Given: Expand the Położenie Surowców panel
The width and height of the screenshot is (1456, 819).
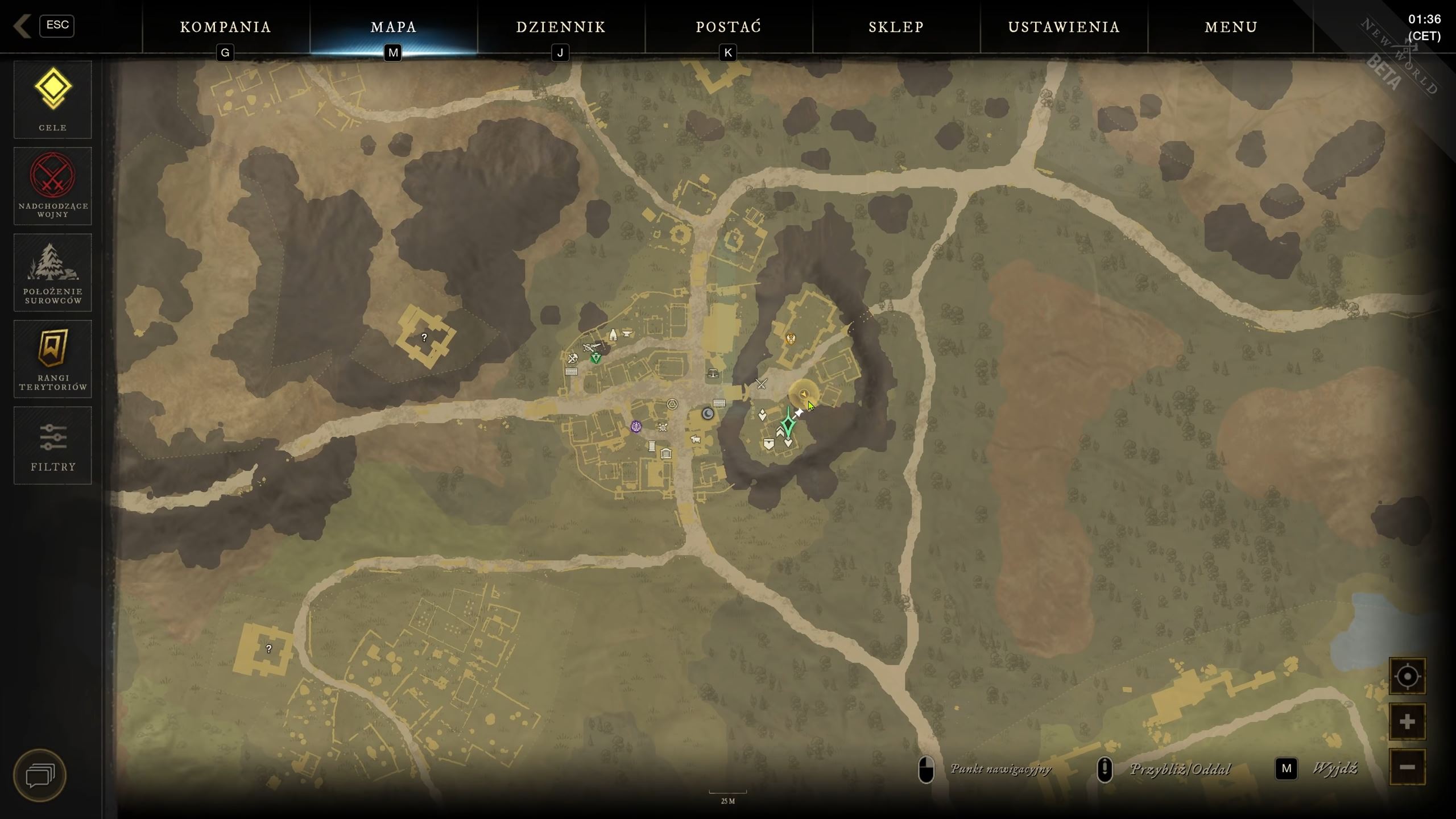Looking at the screenshot, I should pyautogui.click(x=52, y=273).
